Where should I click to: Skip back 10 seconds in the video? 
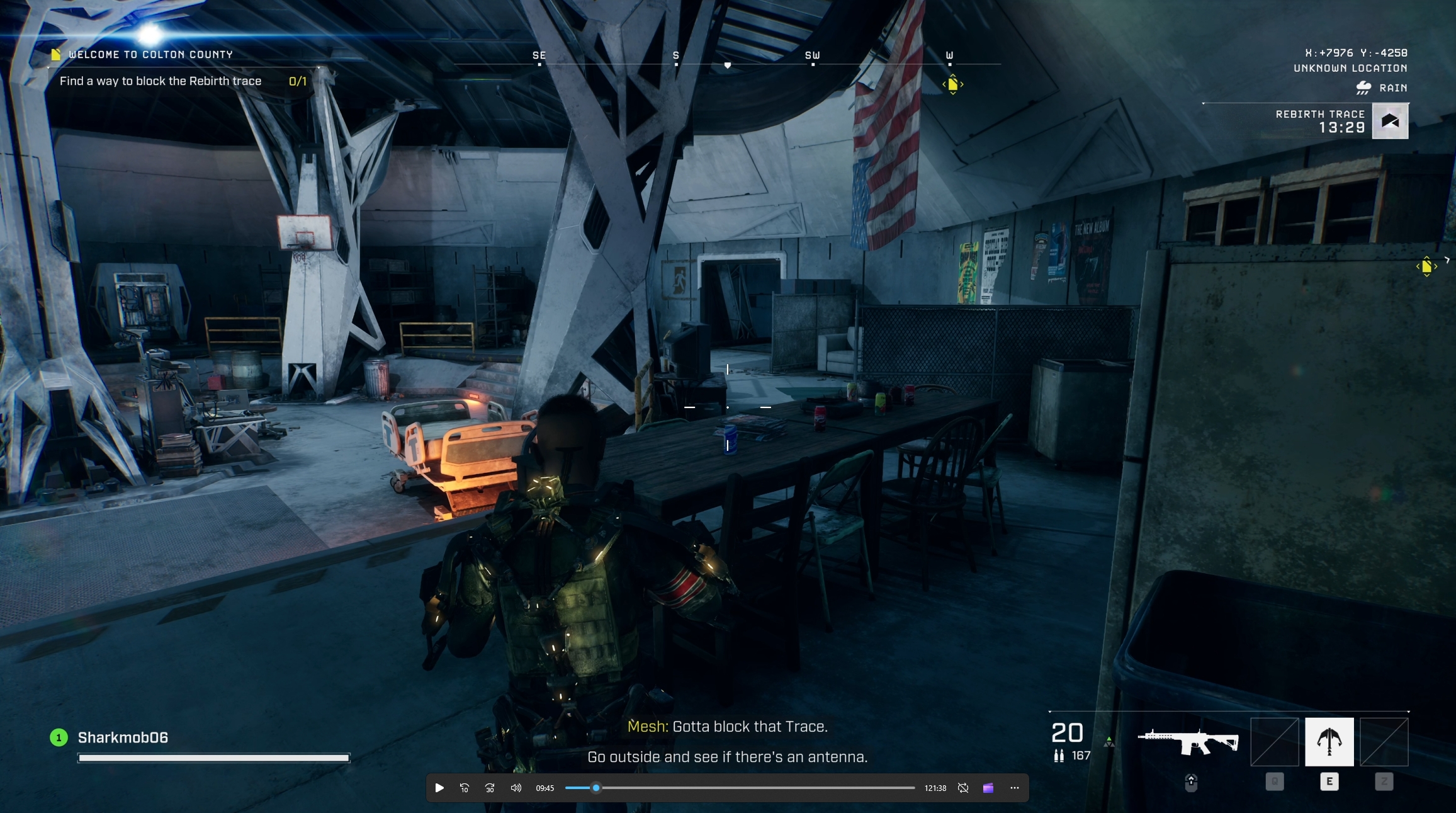click(x=465, y=788)
